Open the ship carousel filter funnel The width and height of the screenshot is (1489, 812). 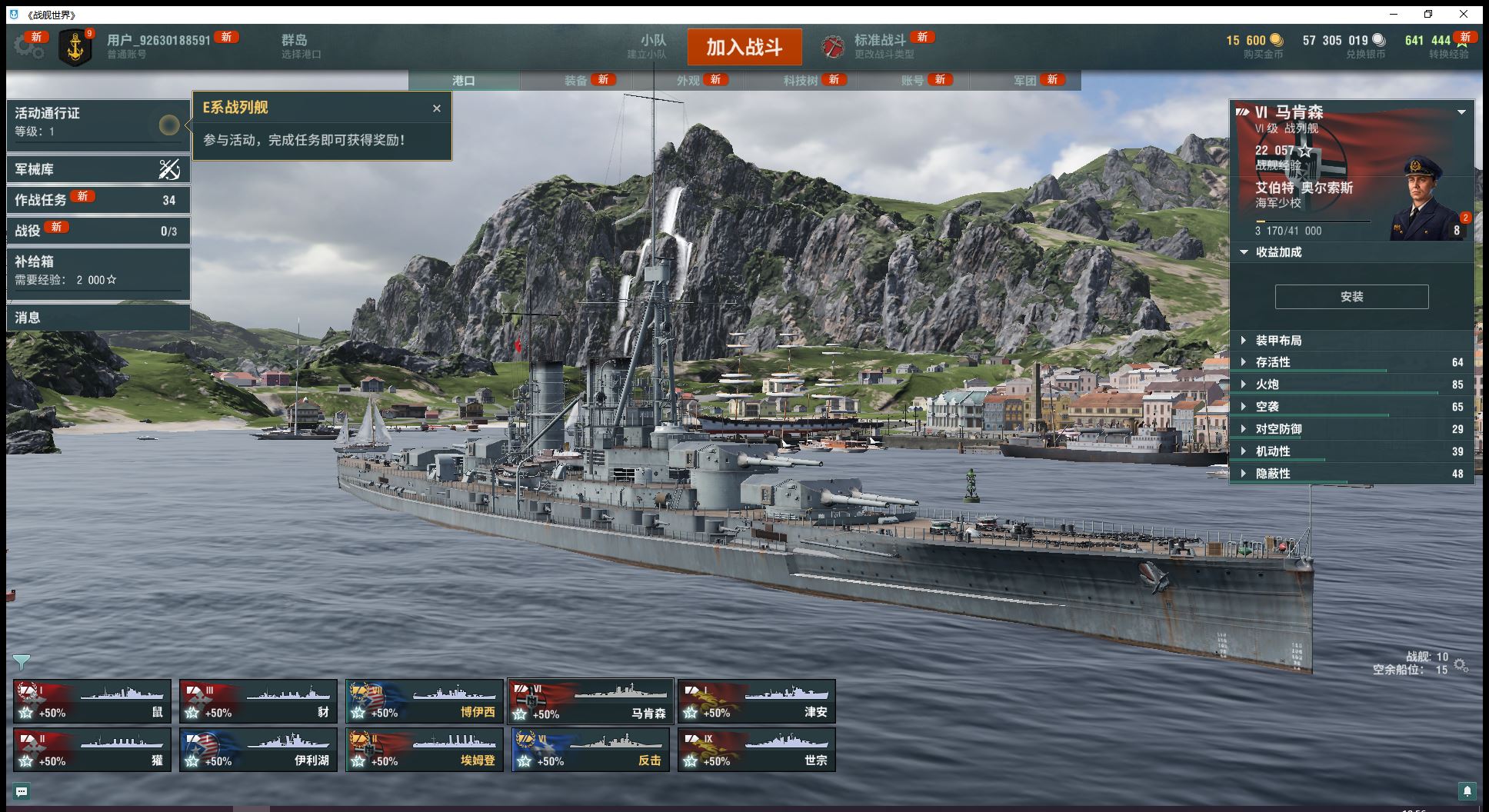(x=22, y=662)
